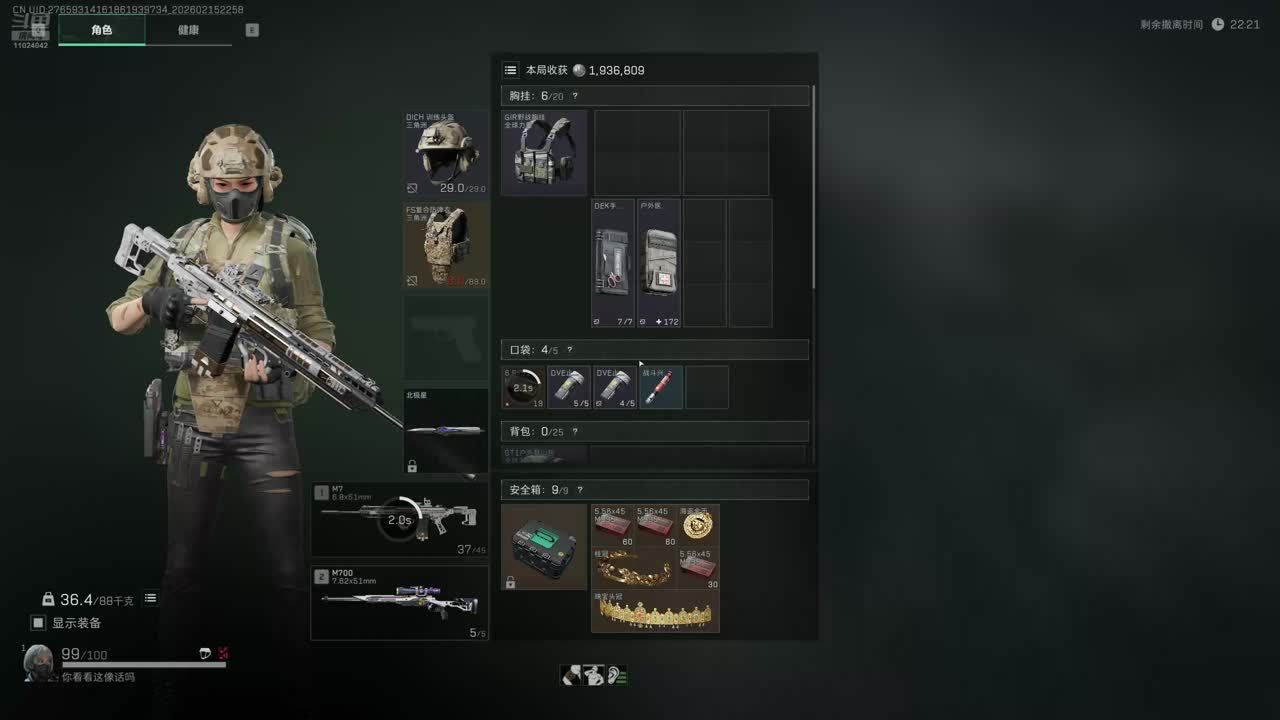Switch to the 健康 tab
Viewport: 1280px width, 720px height.
[x=188, y=30]
